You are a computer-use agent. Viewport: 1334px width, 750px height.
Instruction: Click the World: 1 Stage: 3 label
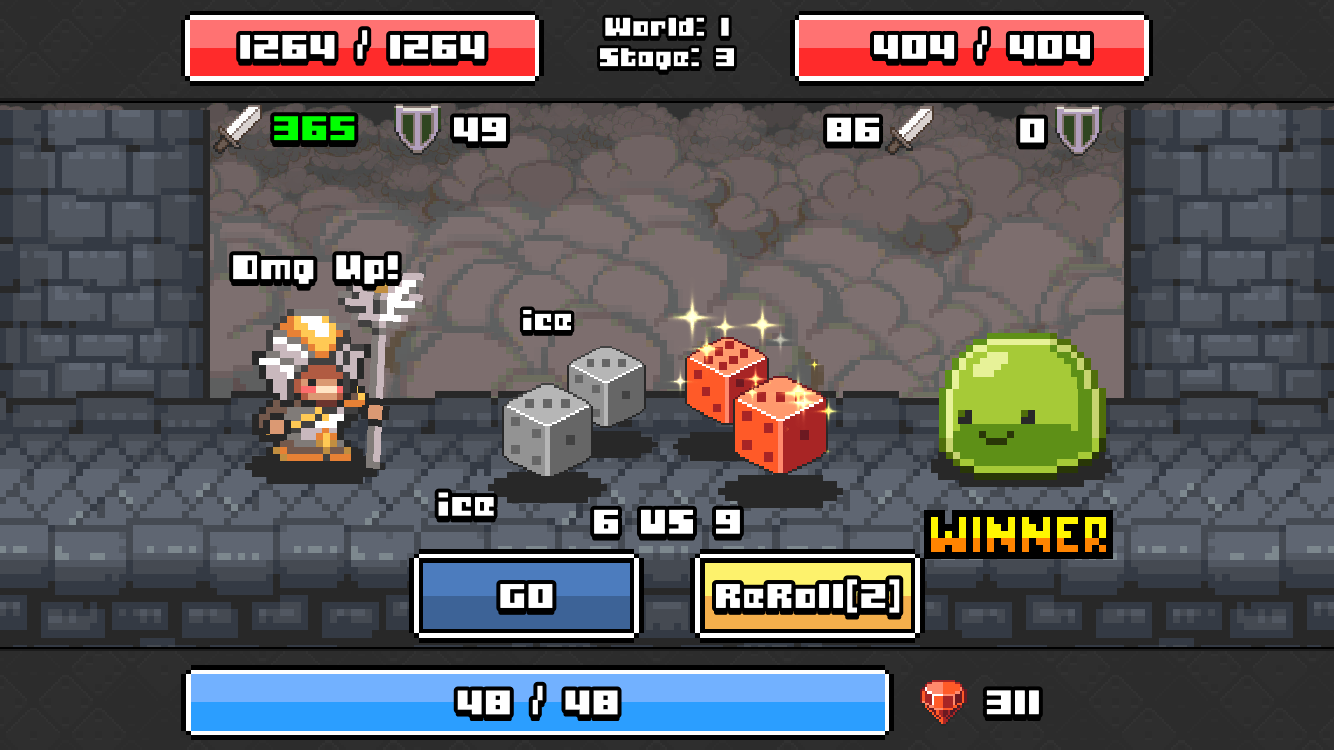tap(668, 45)
